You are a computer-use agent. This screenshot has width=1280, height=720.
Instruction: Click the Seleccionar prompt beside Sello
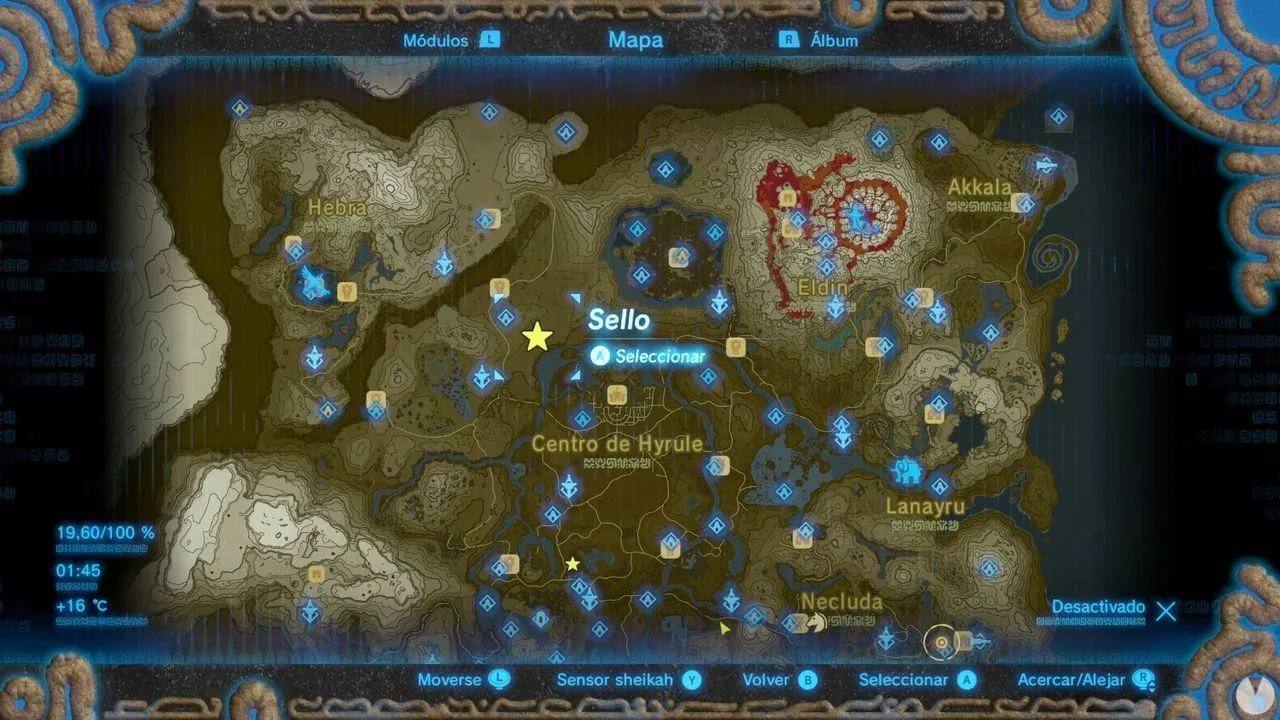point(649,355)
